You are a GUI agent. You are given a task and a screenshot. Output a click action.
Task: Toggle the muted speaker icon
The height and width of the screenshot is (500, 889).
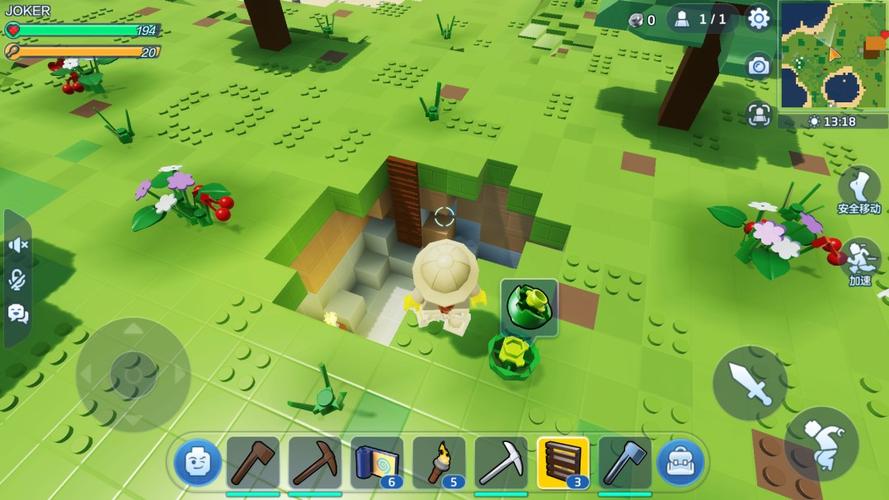pyautogui.click(x=18, y=245)
